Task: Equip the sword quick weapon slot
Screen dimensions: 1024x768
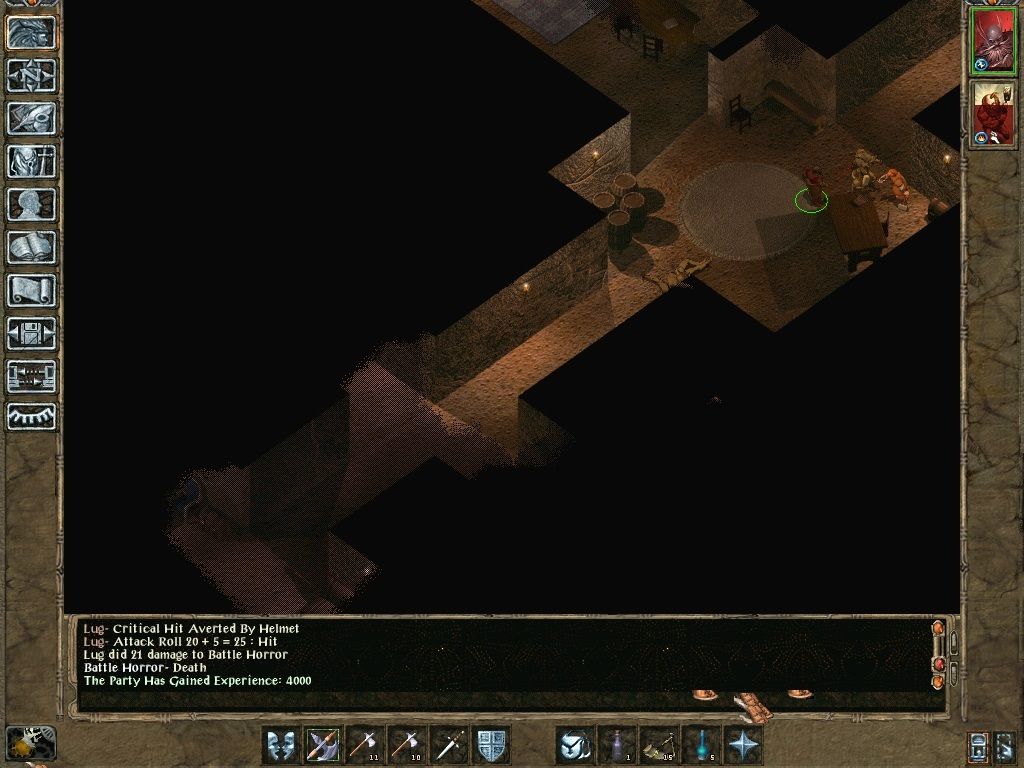Action: pos(449,745)
